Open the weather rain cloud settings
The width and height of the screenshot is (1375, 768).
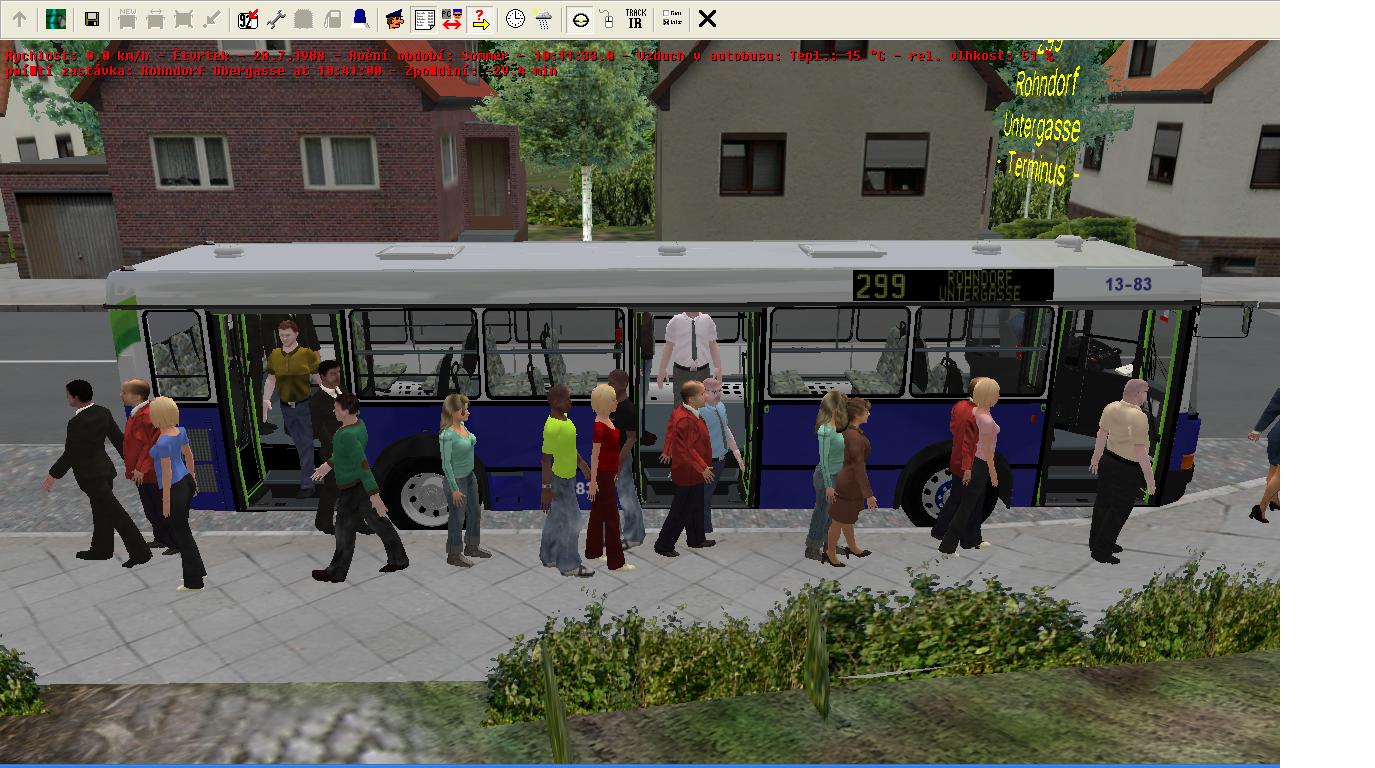click(x=543, y=19)
